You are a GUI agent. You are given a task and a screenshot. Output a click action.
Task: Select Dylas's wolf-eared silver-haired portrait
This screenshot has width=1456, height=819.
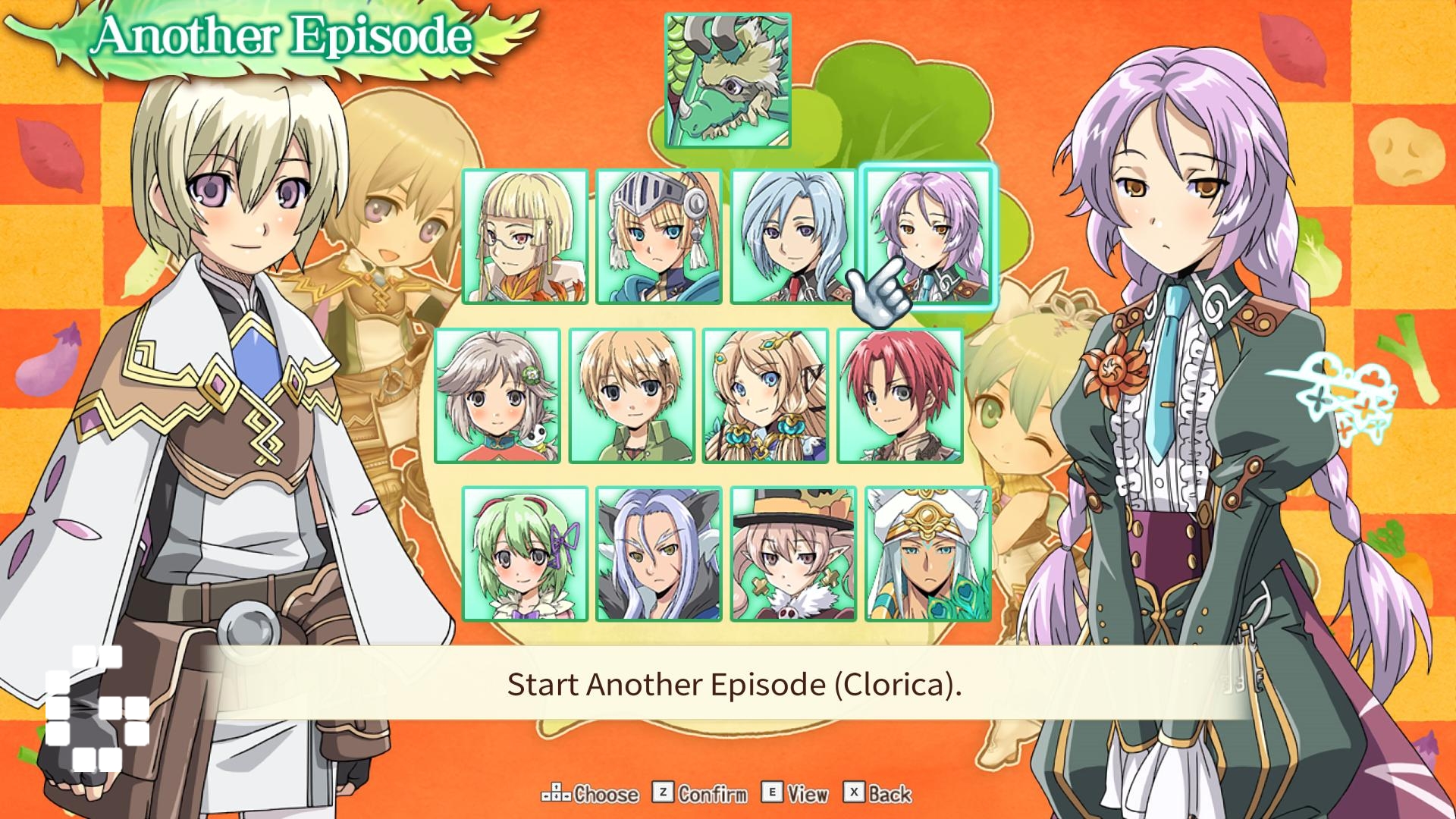pyautogui.click(x=657, y=555)
